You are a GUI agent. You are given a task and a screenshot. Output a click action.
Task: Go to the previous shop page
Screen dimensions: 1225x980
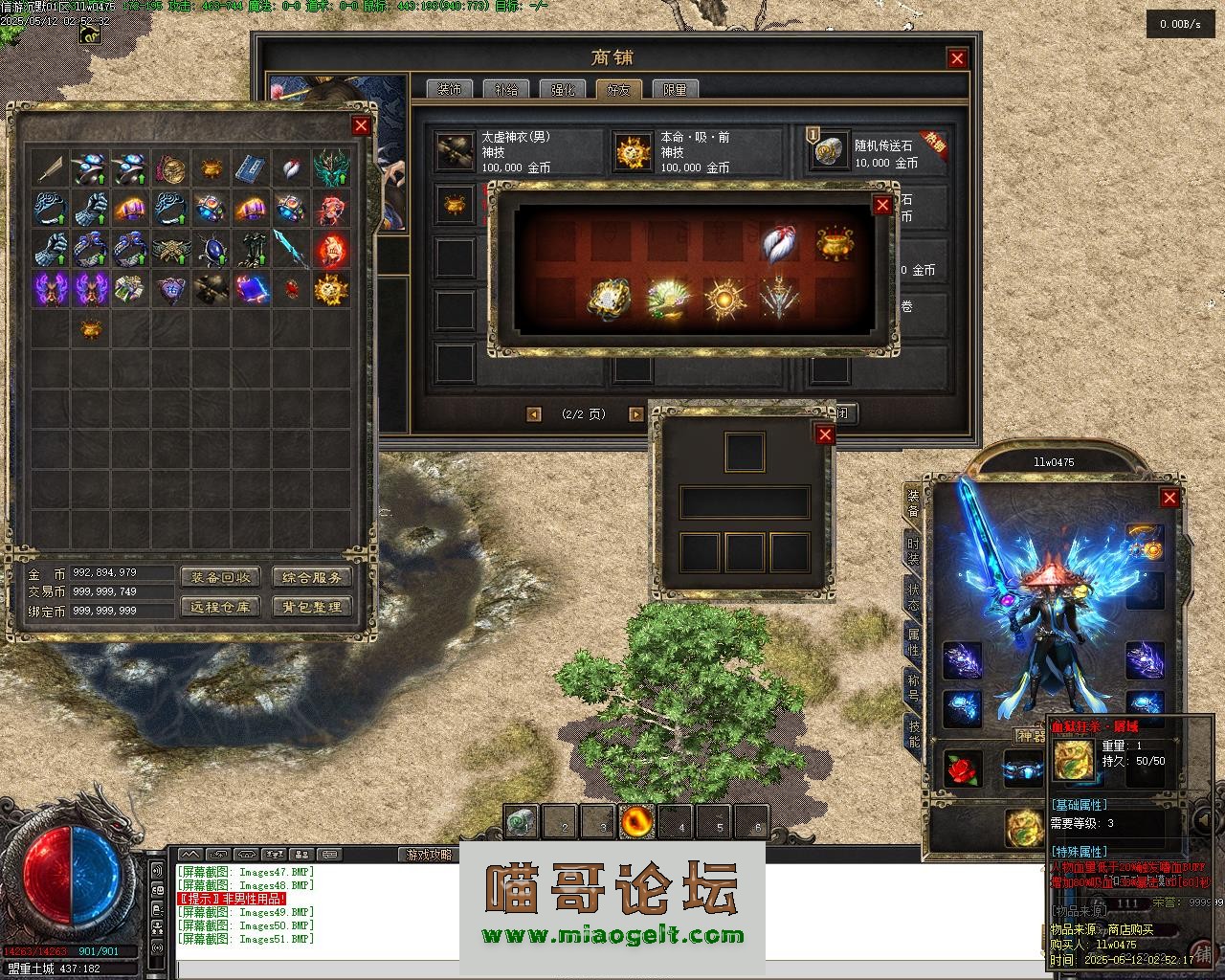[534, 414]
